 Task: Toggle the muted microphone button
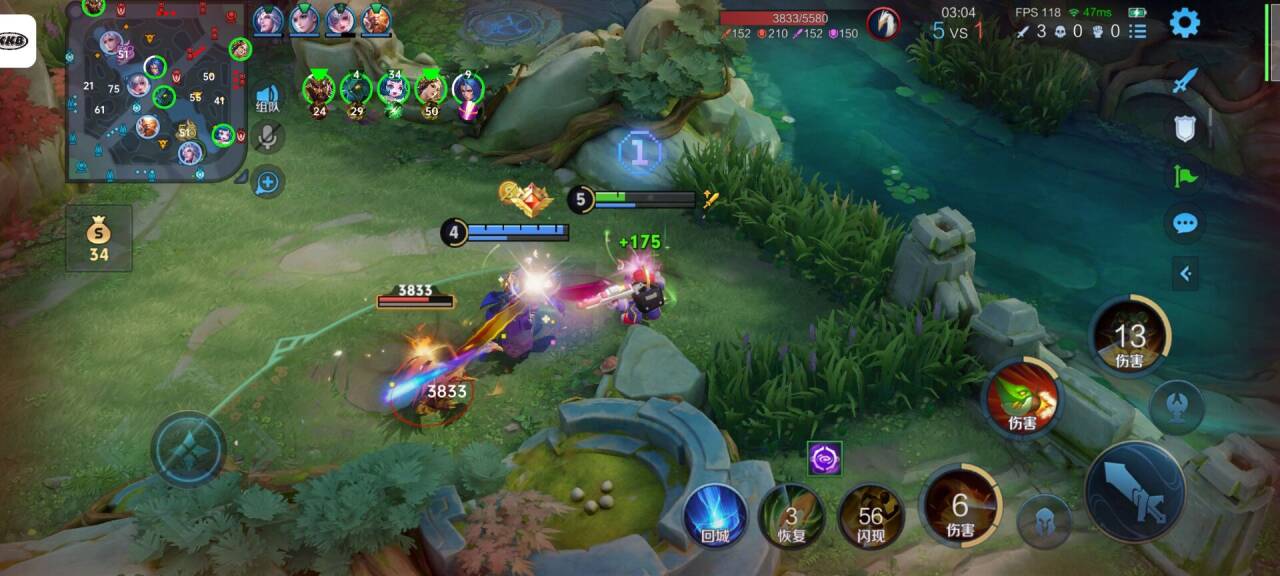[x=267, y=137]
